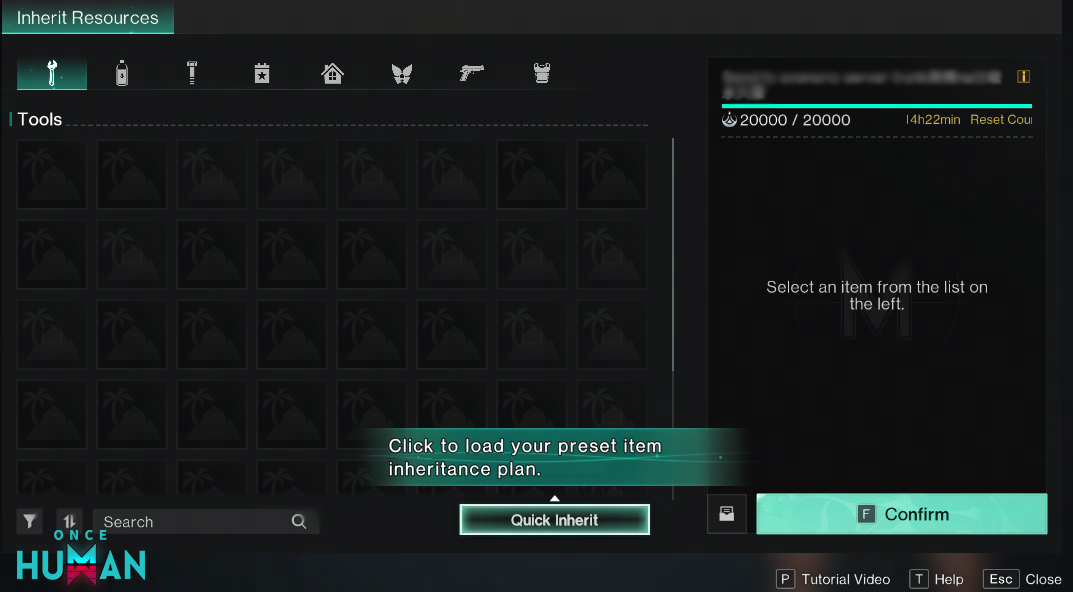This screenshot has height=592, width=1073.
Task: Focus the Search input field
Action: 190,522
